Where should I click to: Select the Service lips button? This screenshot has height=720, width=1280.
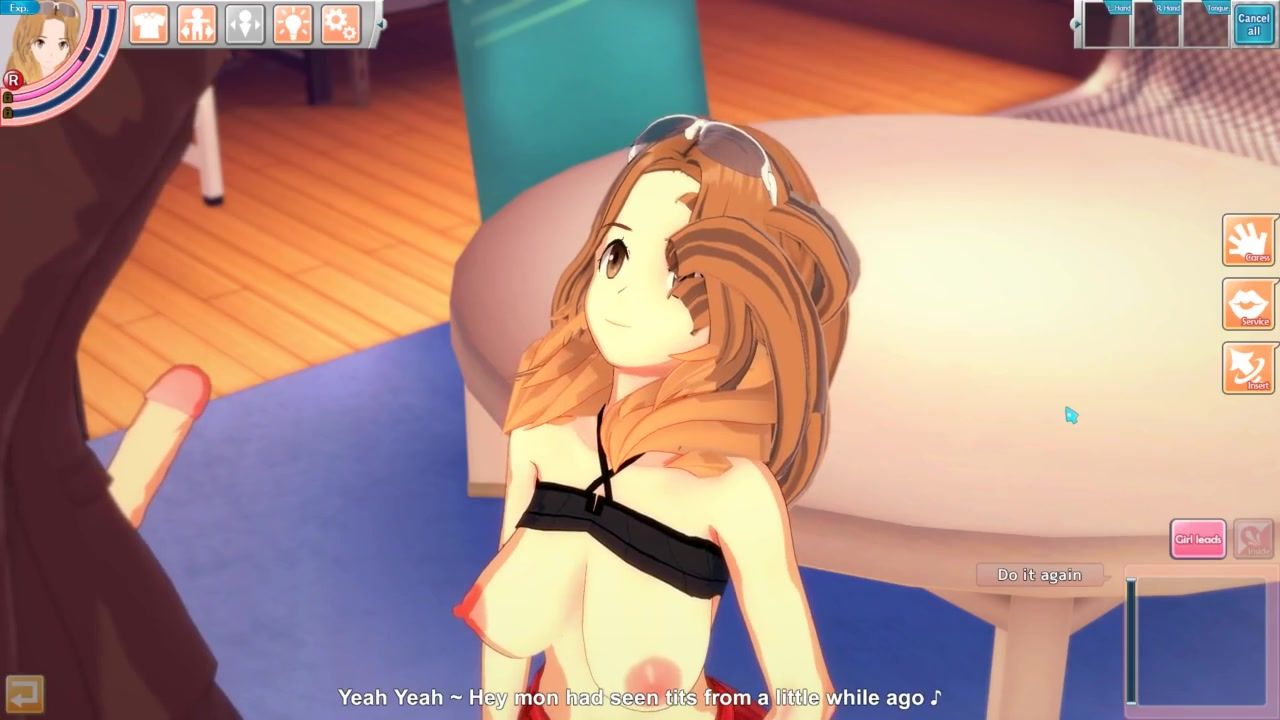pyautogui.click(x=1248, y=304)
